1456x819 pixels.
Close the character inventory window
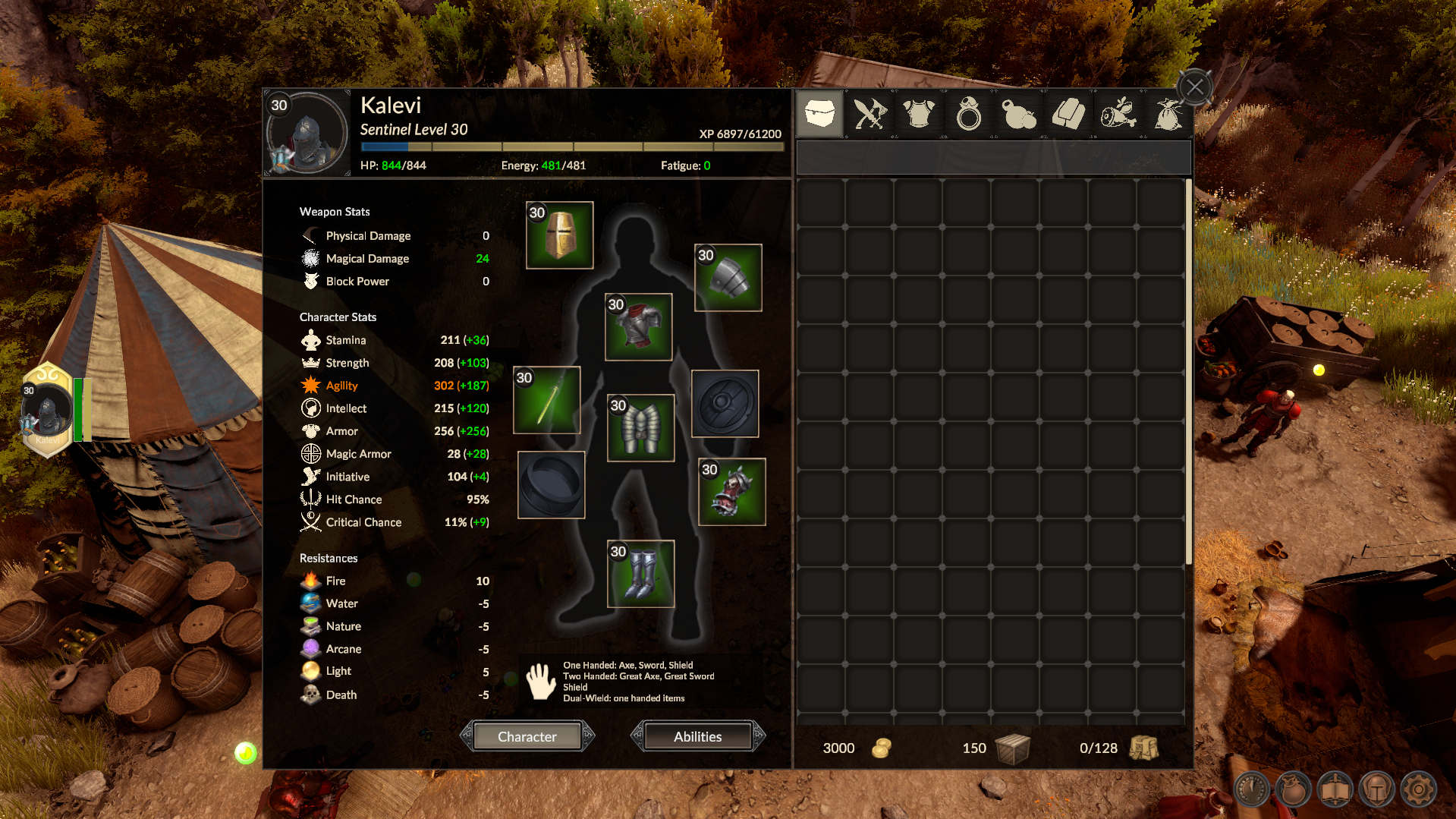pyautogui.click(x=1195, y=87)
